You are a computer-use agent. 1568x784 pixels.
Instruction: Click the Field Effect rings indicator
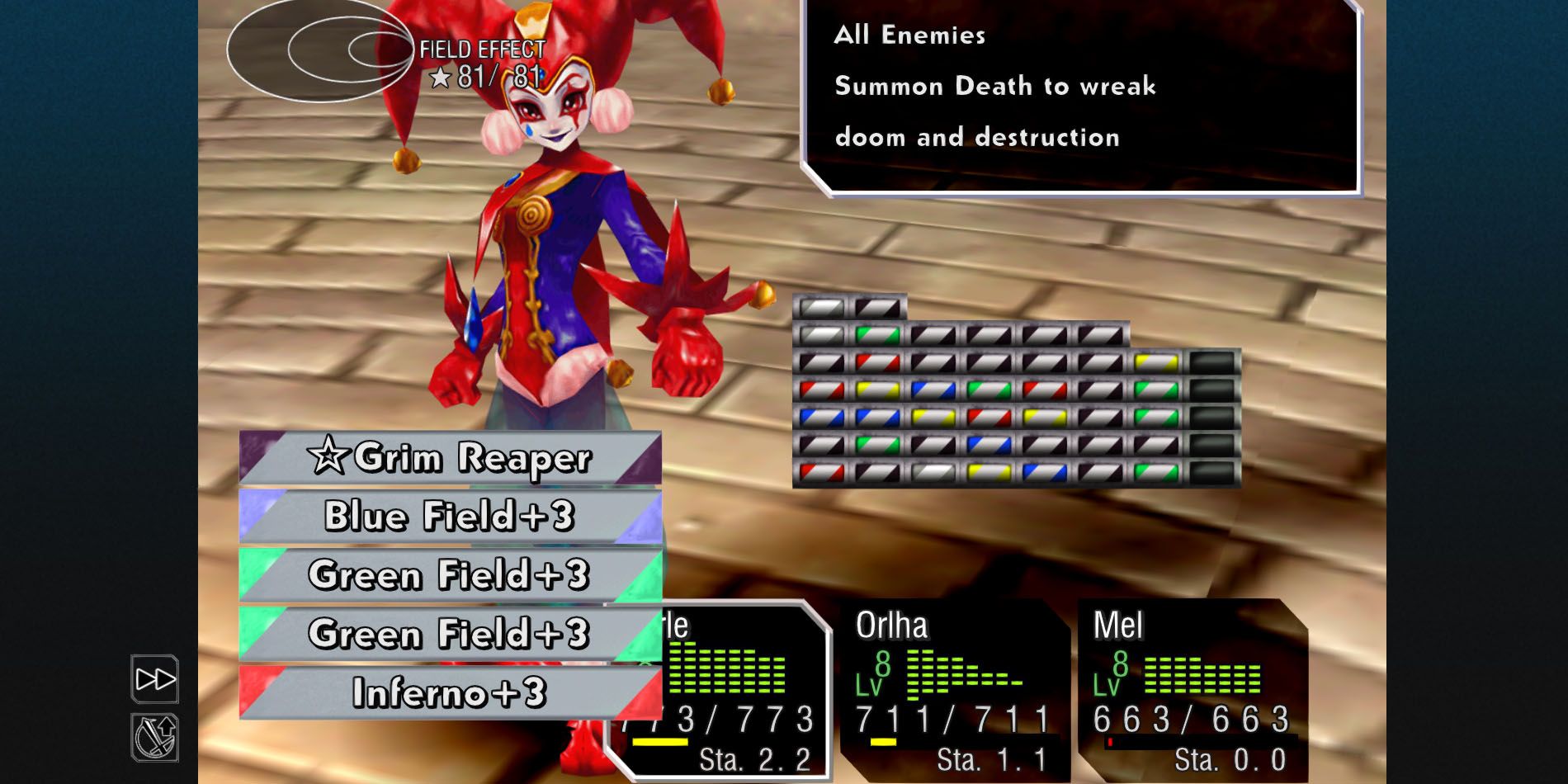click(318, 51)
